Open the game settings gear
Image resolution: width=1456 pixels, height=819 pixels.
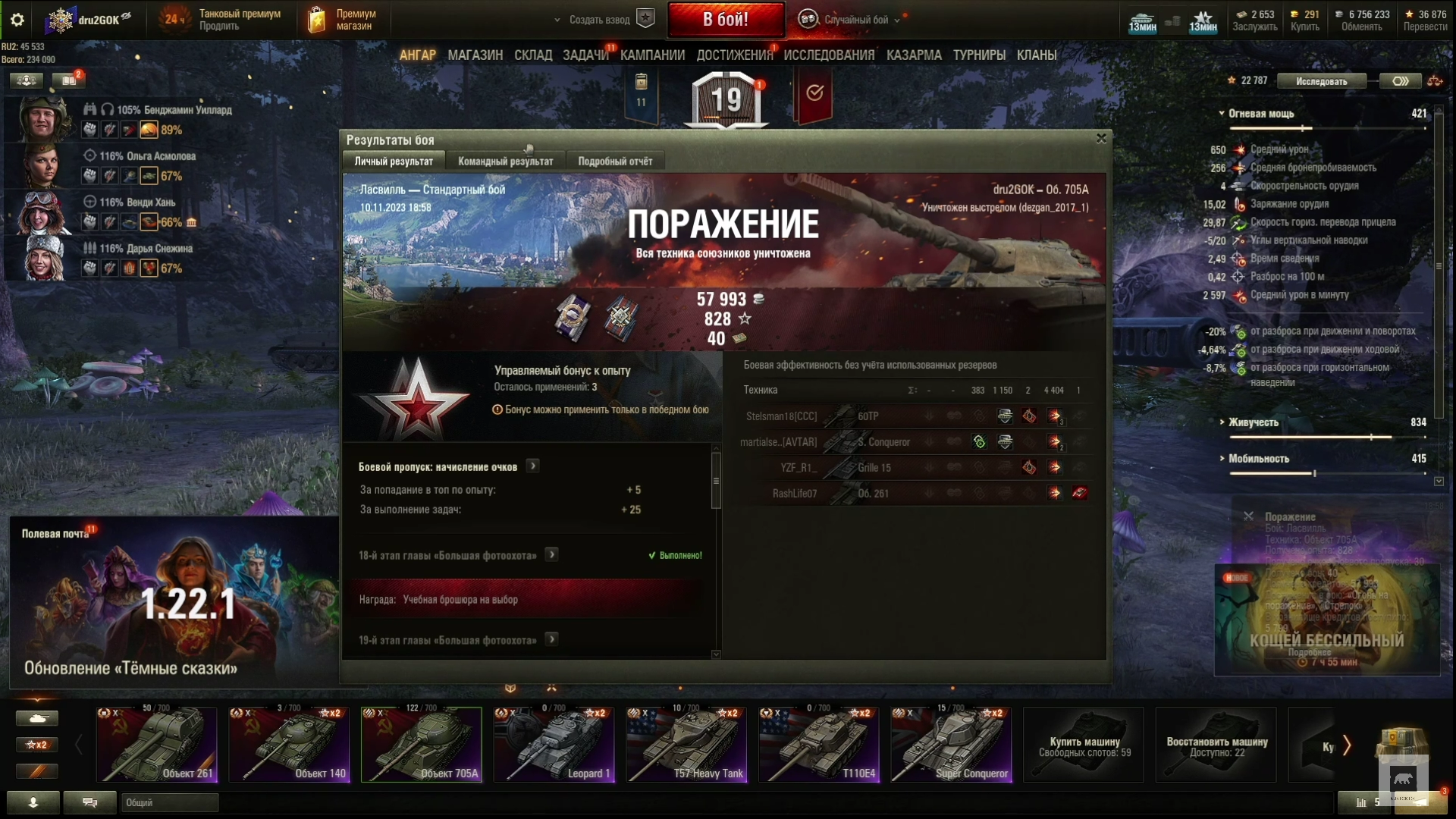[x=17, y=20]
